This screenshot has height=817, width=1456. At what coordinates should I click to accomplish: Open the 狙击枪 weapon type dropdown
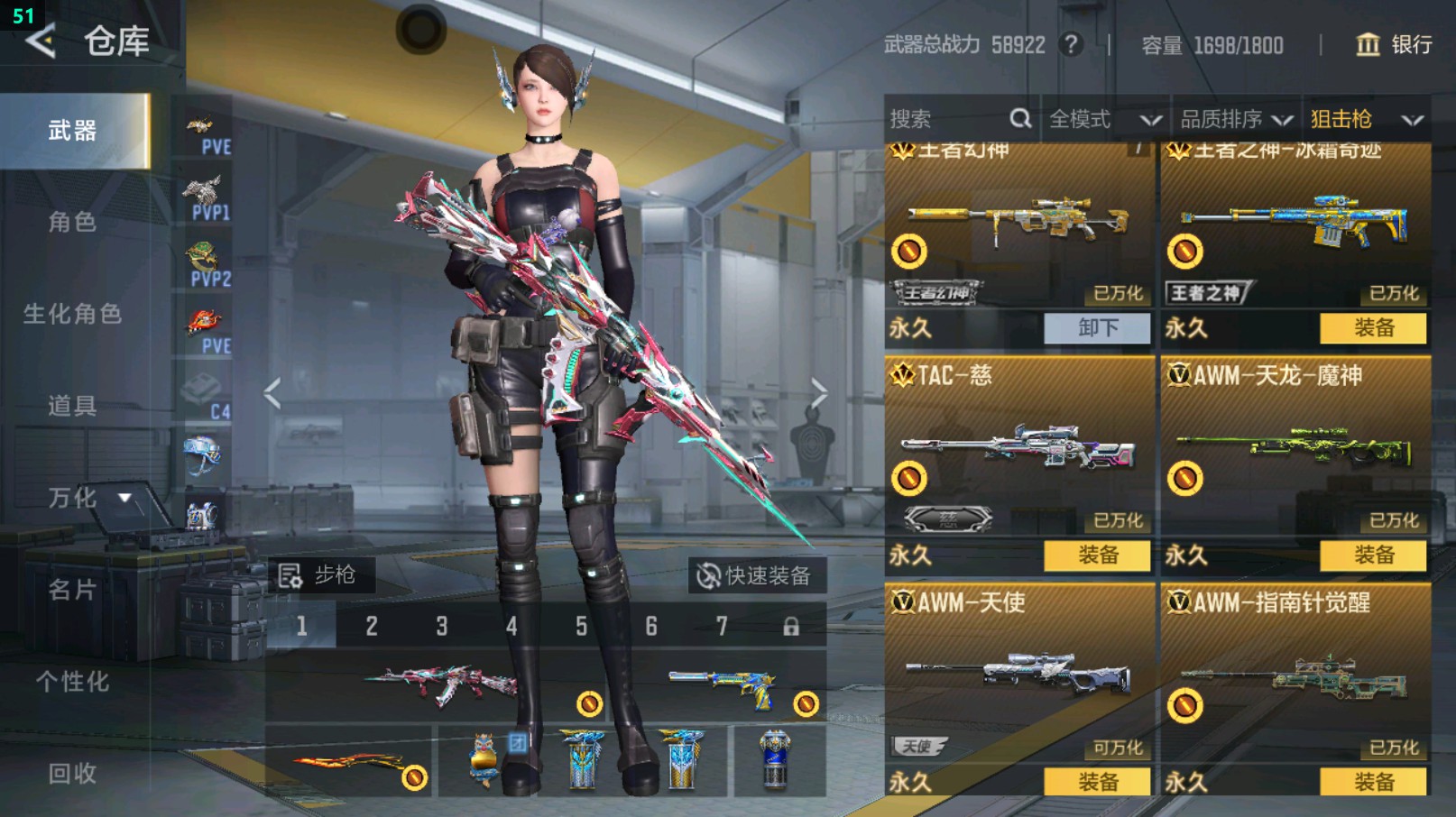1366,119
